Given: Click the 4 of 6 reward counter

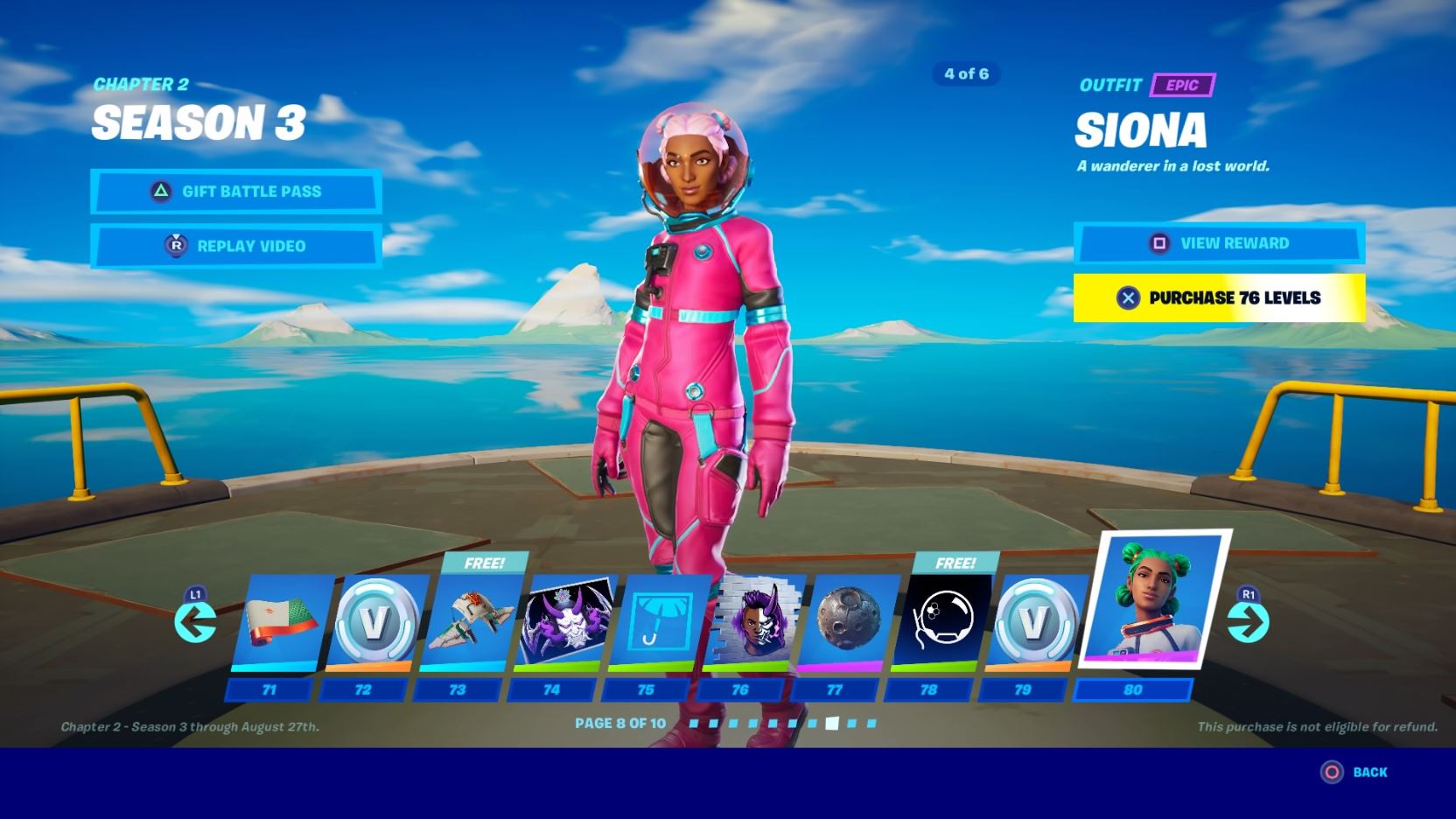Looking at the screenshot, I should [967, 74].
